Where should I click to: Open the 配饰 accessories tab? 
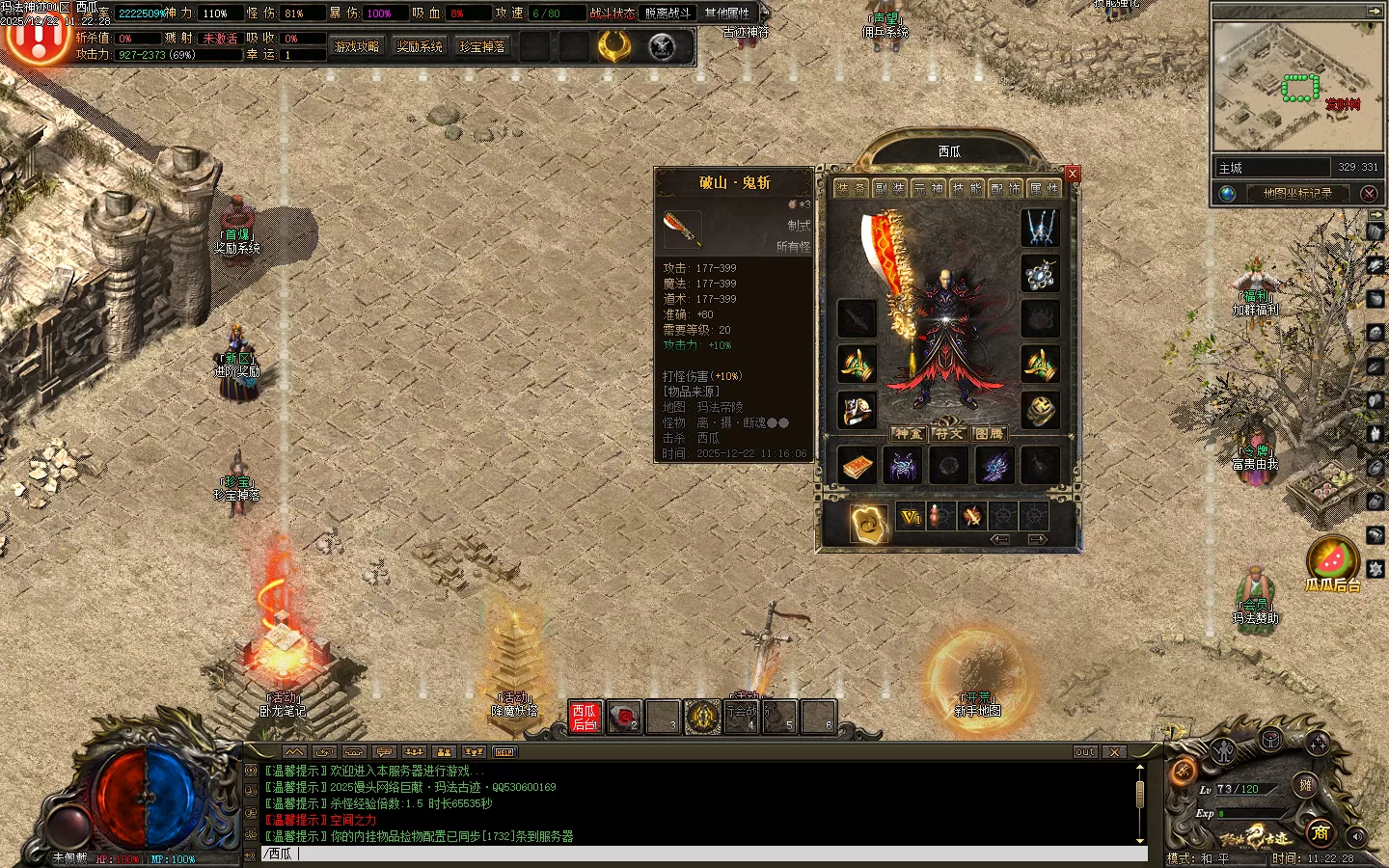click(1006, 189)
